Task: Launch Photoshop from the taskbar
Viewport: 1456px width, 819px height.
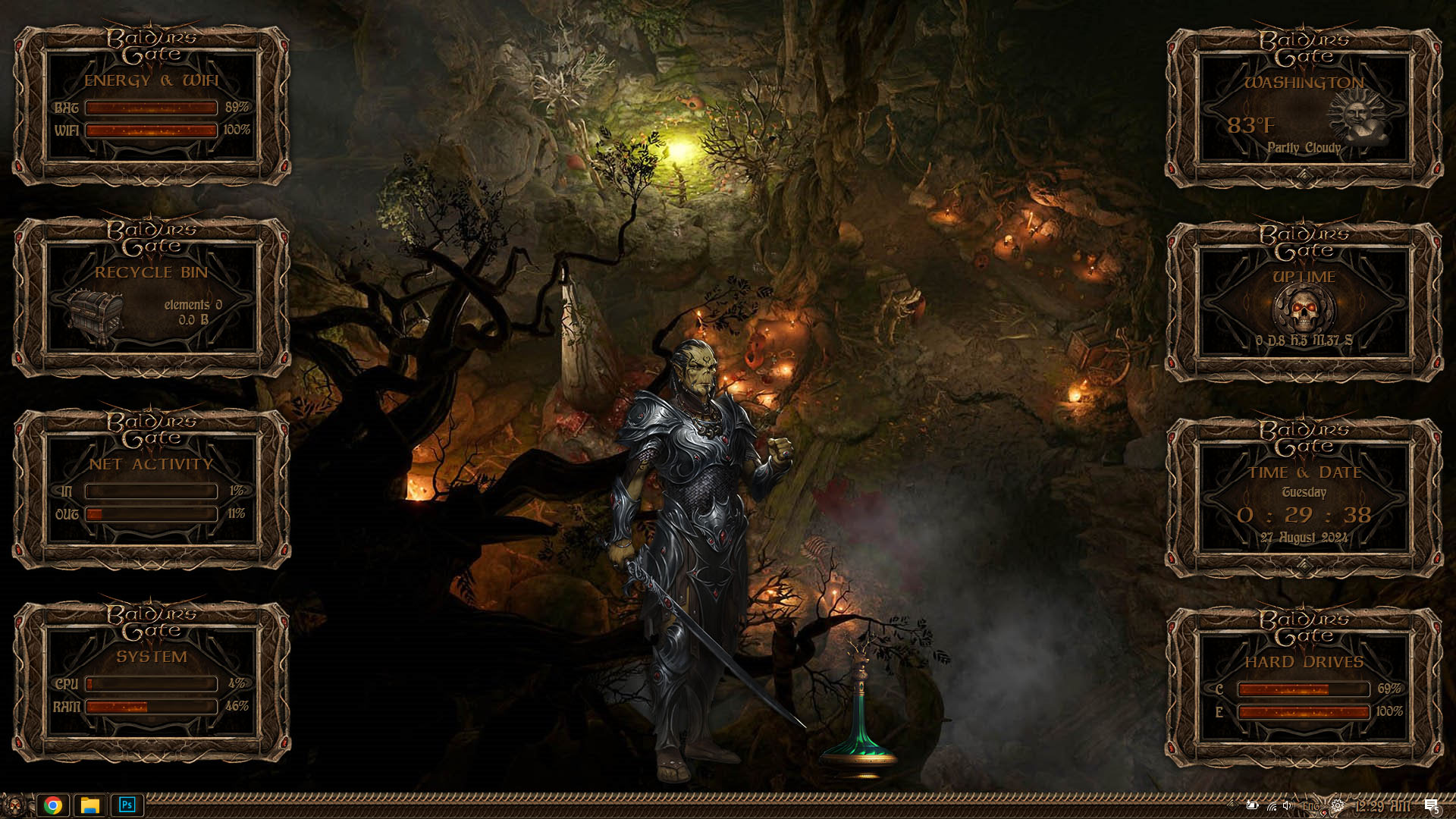Action: 127,805
